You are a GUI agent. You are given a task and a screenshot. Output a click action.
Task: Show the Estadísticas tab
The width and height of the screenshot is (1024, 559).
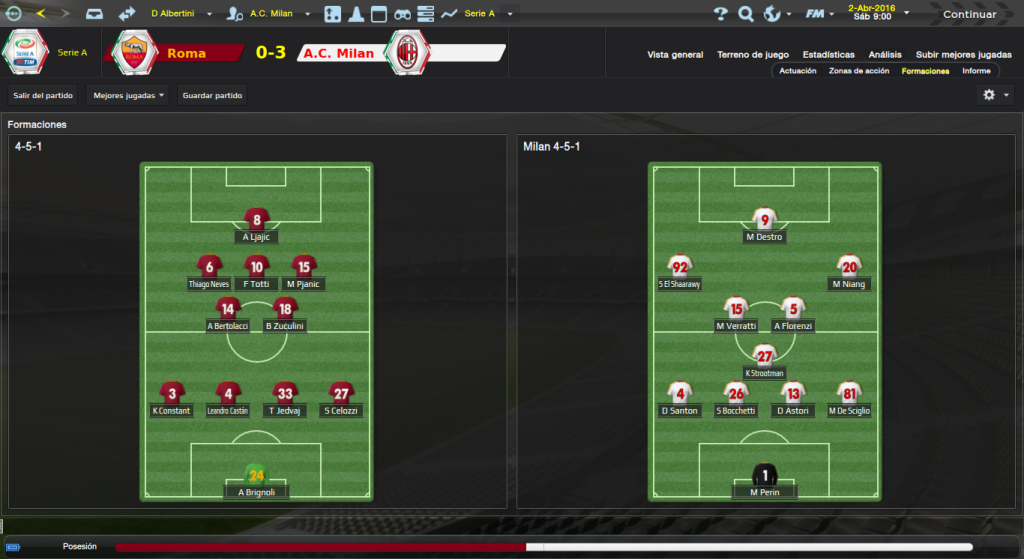point(828,55)
